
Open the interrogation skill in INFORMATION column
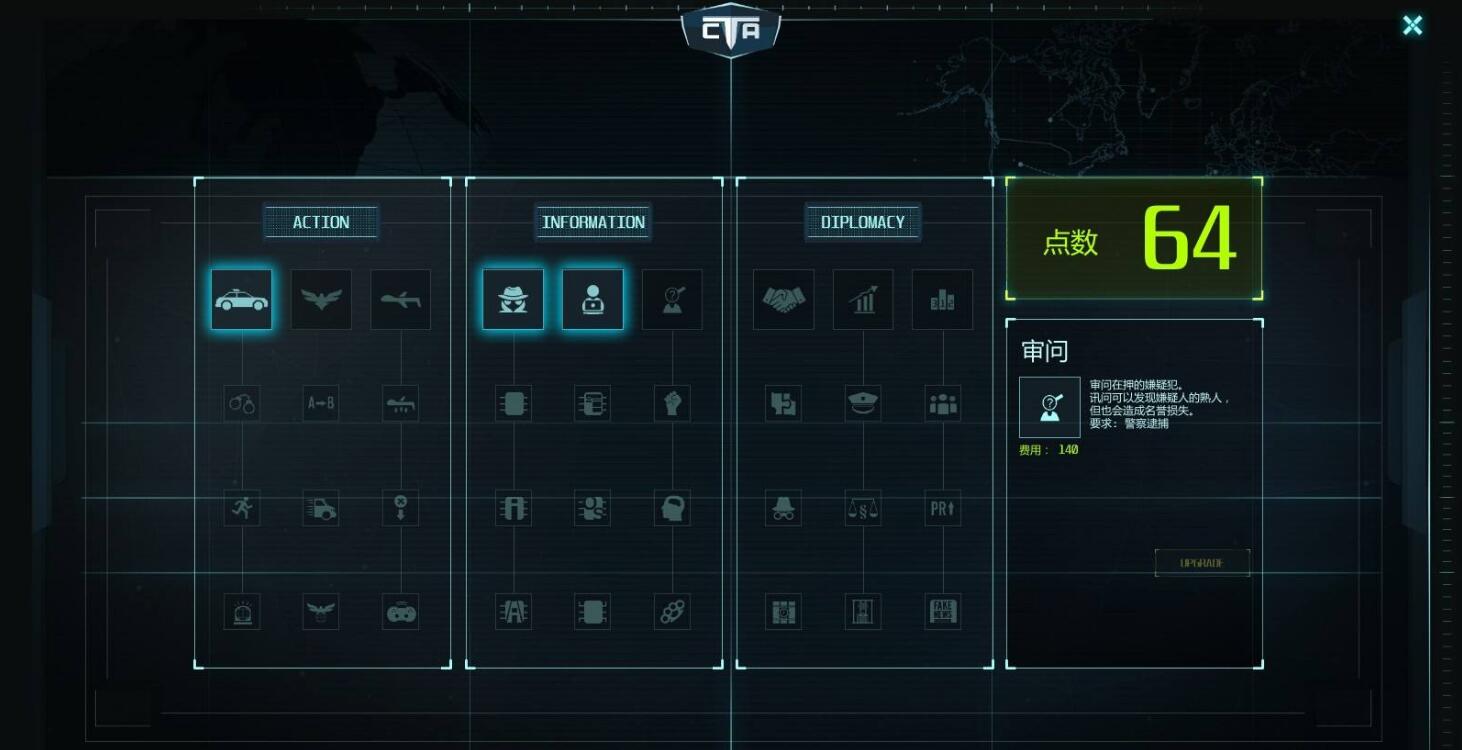click(x=671, y=298)
